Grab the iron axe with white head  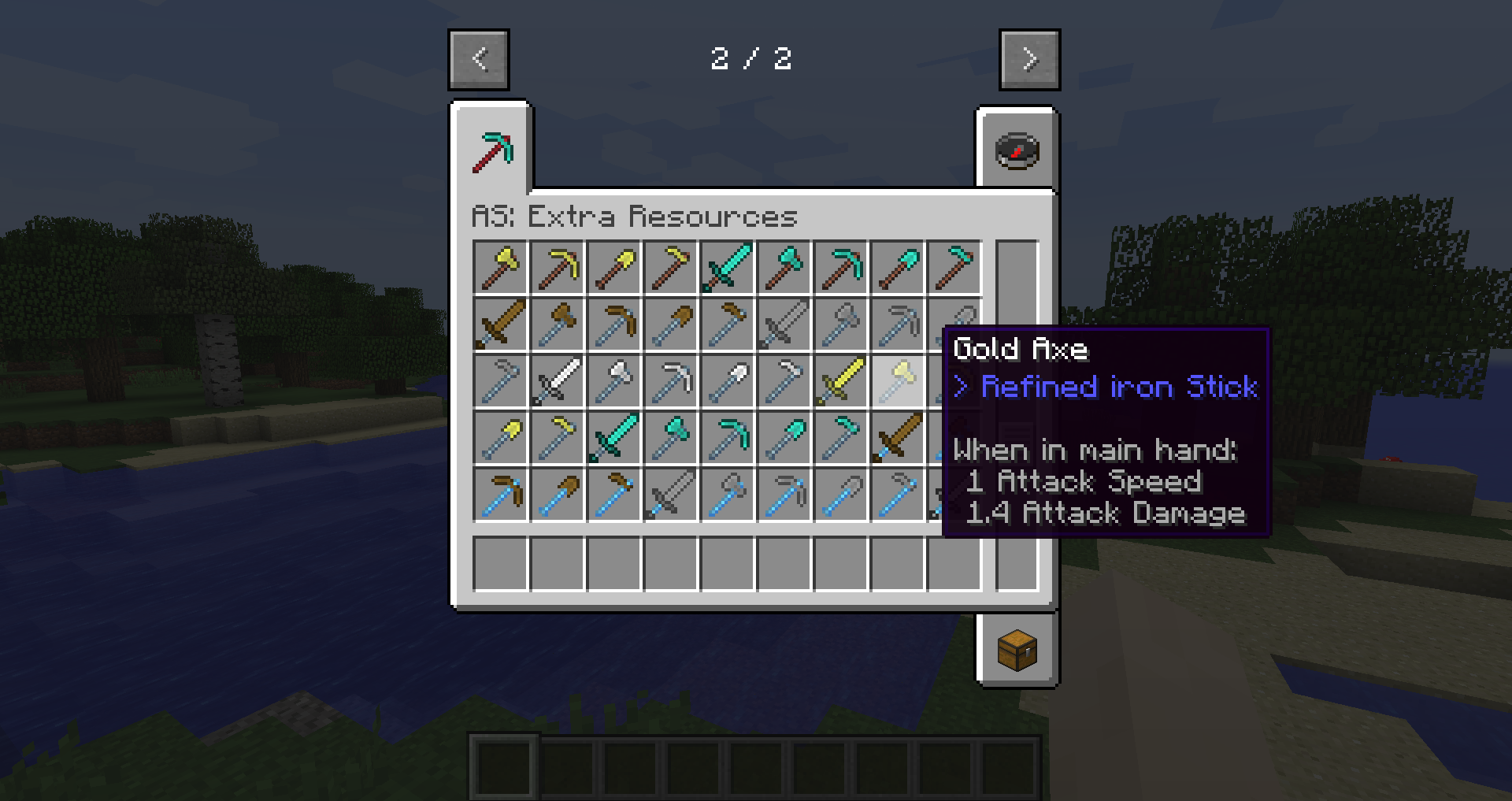pos(613,381)
